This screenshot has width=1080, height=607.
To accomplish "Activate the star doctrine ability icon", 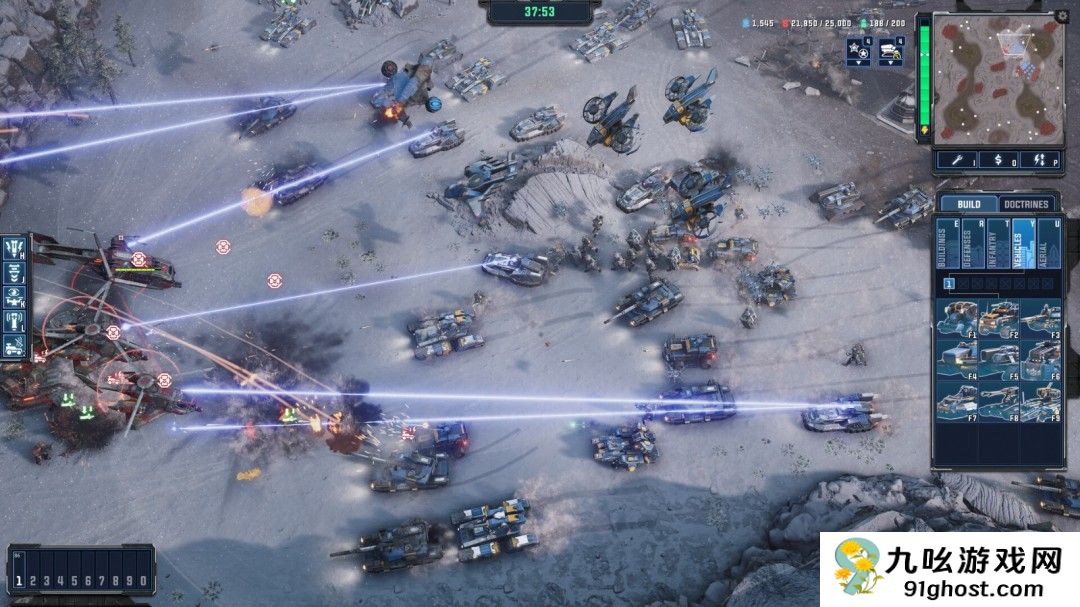I will point(858,49).
